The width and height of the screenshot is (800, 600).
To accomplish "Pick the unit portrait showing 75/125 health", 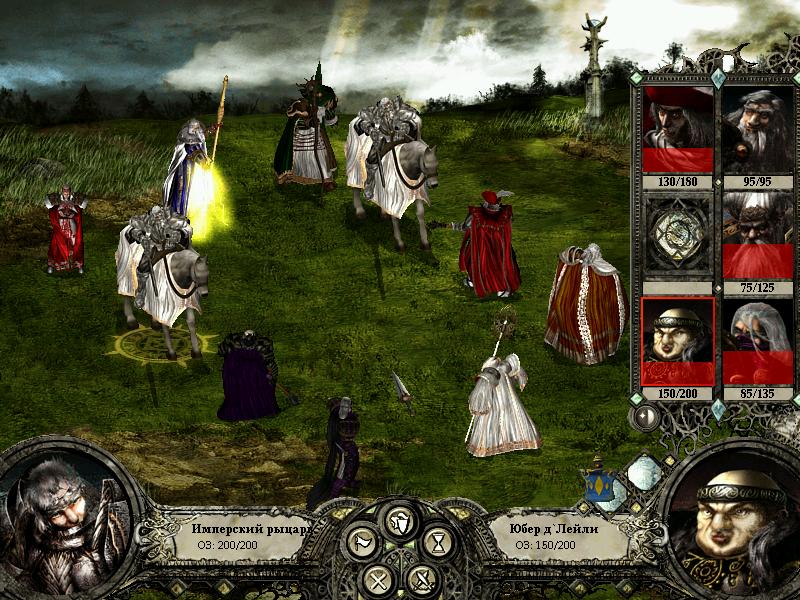I will pos(757,235).
